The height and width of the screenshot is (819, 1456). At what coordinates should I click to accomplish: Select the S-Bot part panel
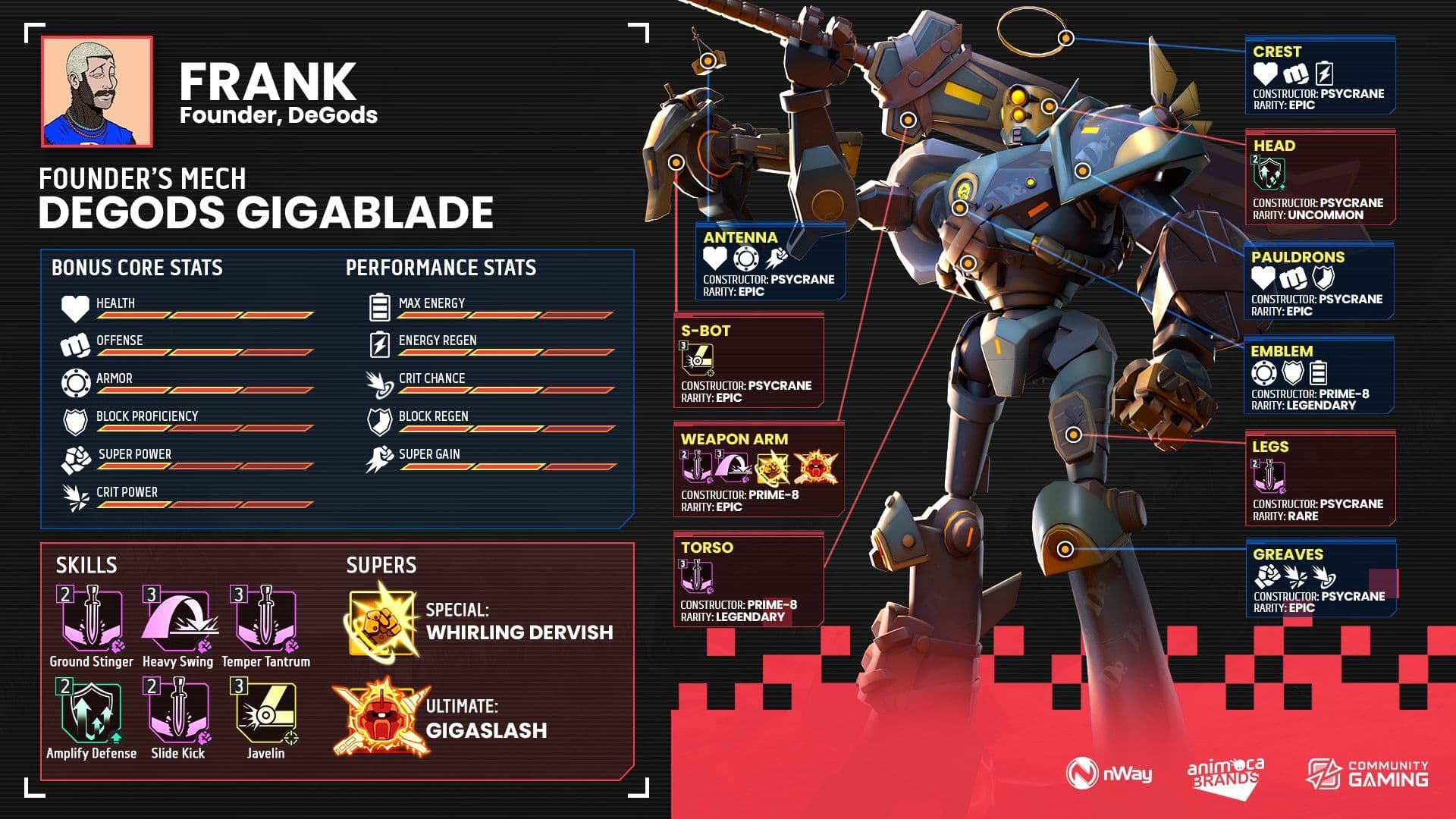coord(748,362)
